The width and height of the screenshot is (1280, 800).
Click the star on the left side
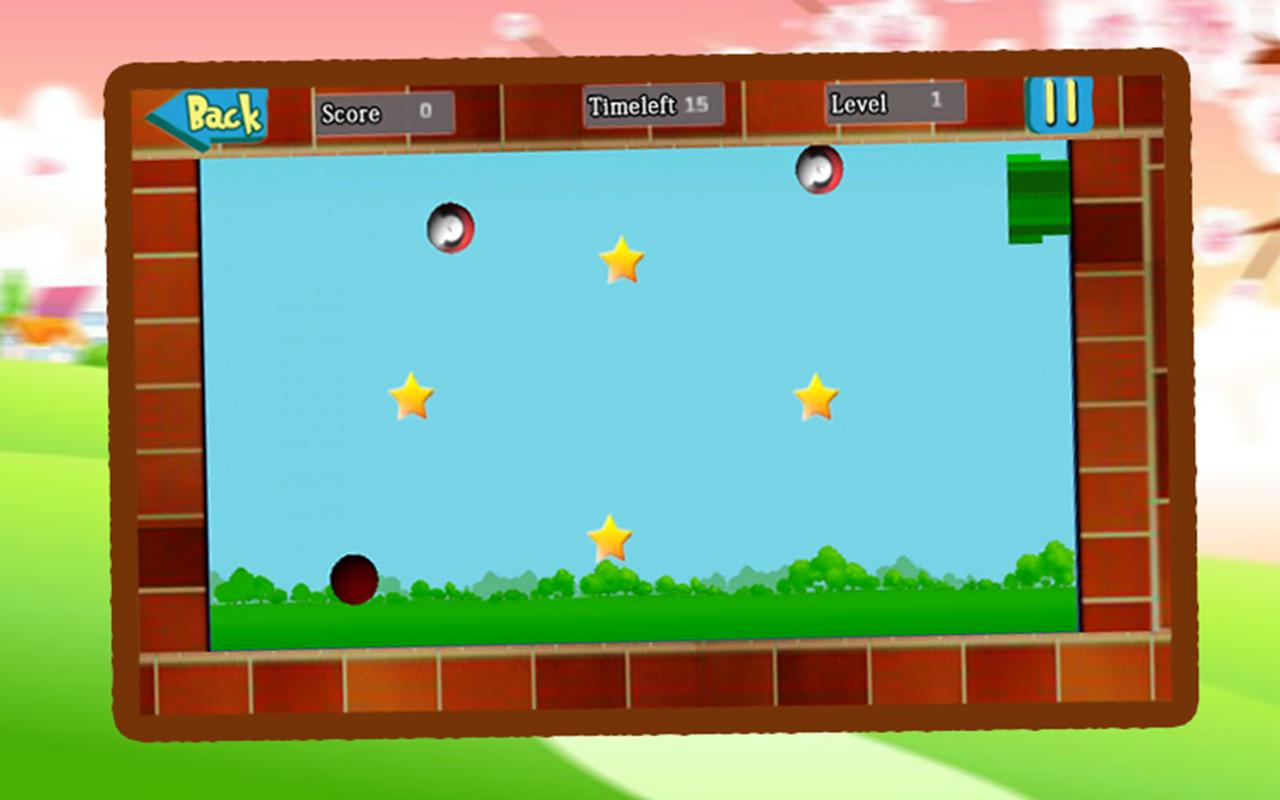pyautogui.click(x=411, y=396)
